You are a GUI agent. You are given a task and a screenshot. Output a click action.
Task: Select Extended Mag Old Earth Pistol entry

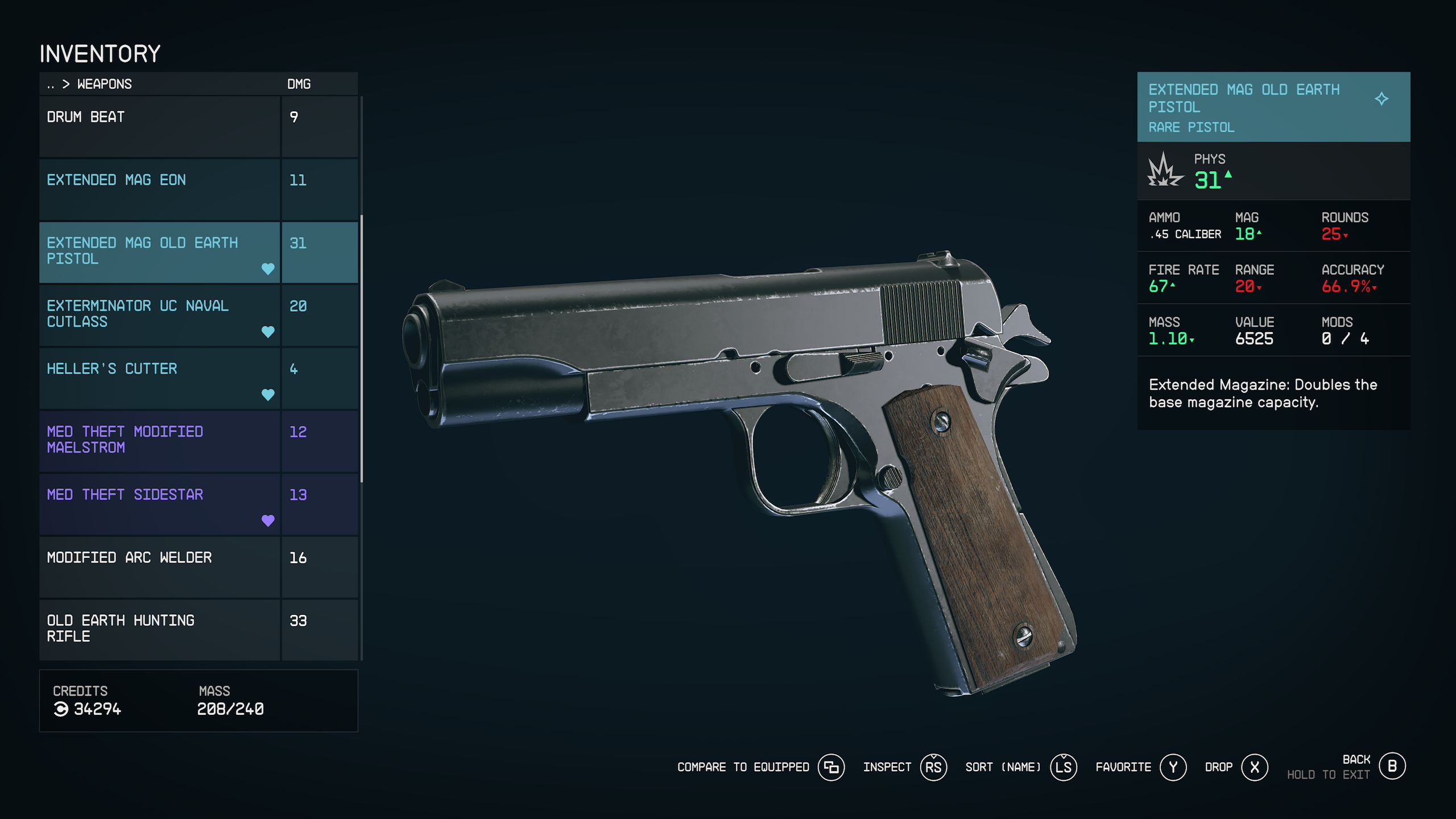click(x=159, y=252)
